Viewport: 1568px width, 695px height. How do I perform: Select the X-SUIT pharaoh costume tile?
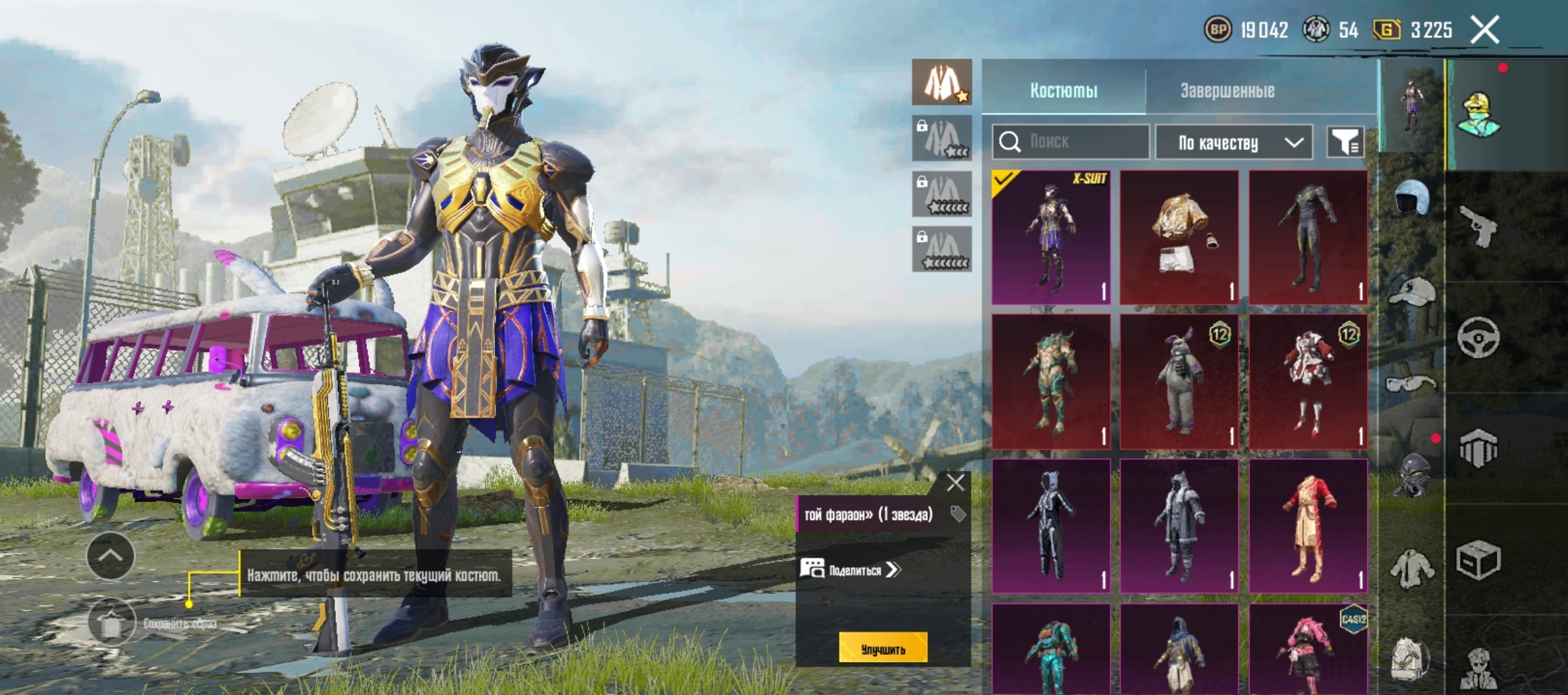1051,237
